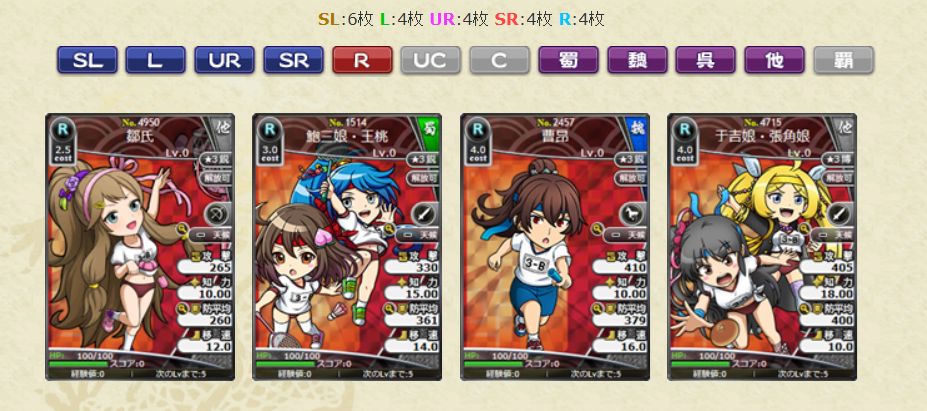927x411 pixels.
Task: Activate the C rarity filter
Action: (500, 60)
